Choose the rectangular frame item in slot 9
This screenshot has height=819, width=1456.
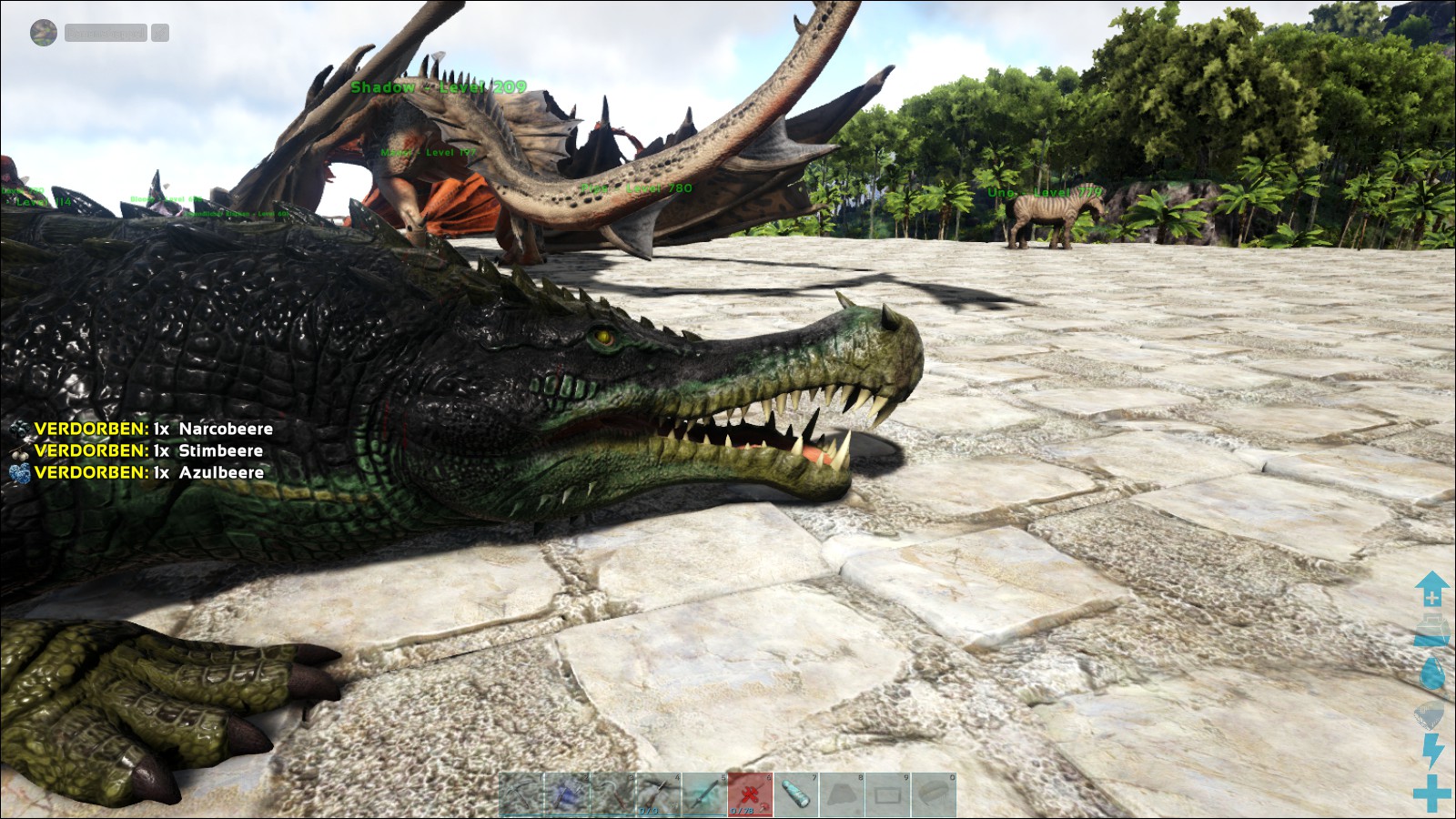point(887,794)
